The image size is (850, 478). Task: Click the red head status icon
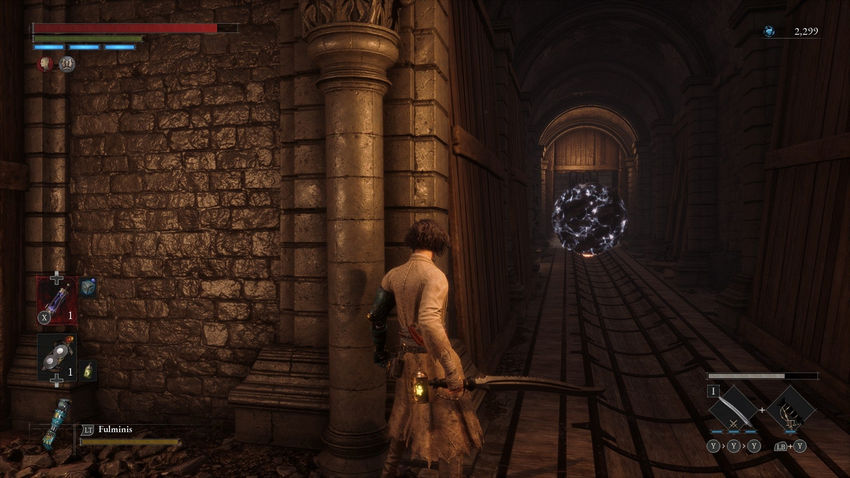(45, 63)
